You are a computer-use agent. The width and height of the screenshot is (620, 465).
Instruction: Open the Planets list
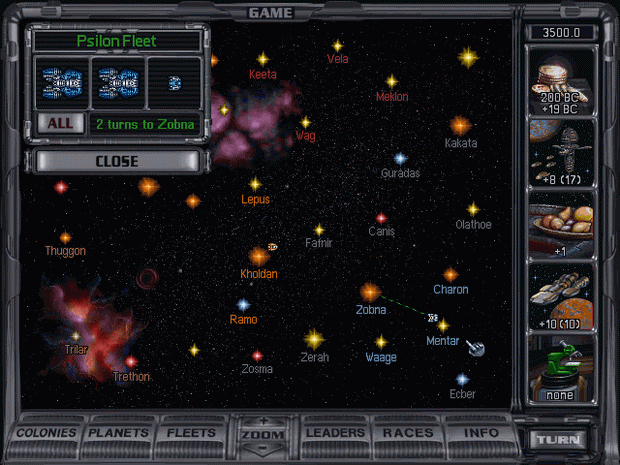pyautogui.click(x=119, y=434)
